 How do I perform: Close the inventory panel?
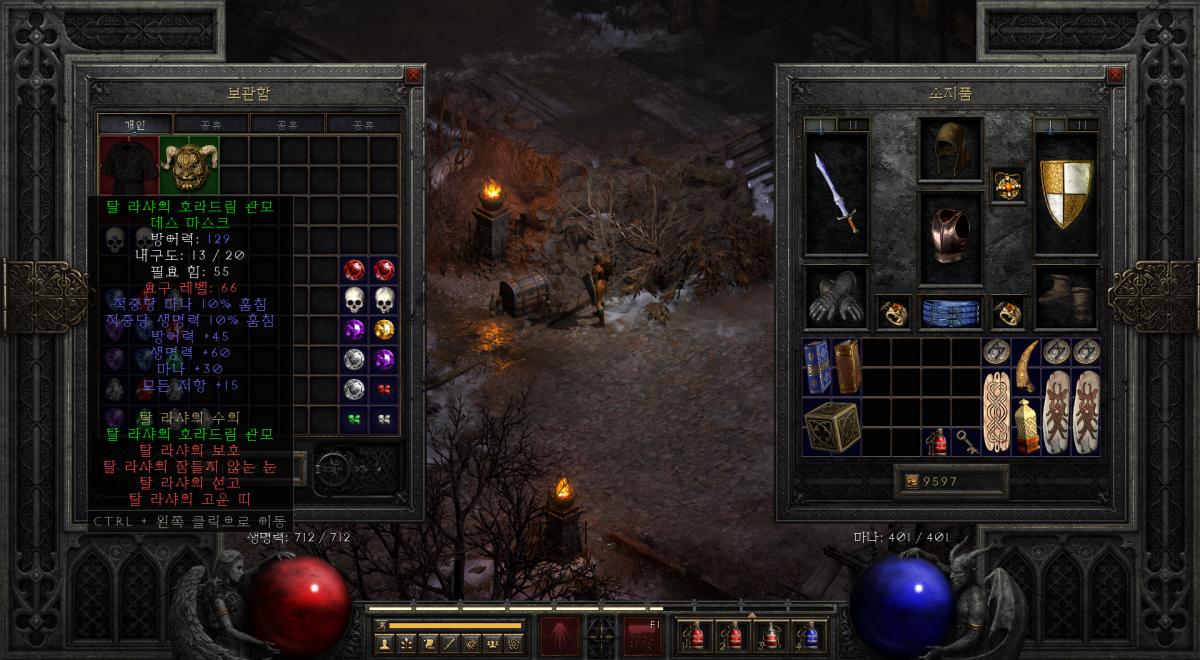tap(1116, 75)
